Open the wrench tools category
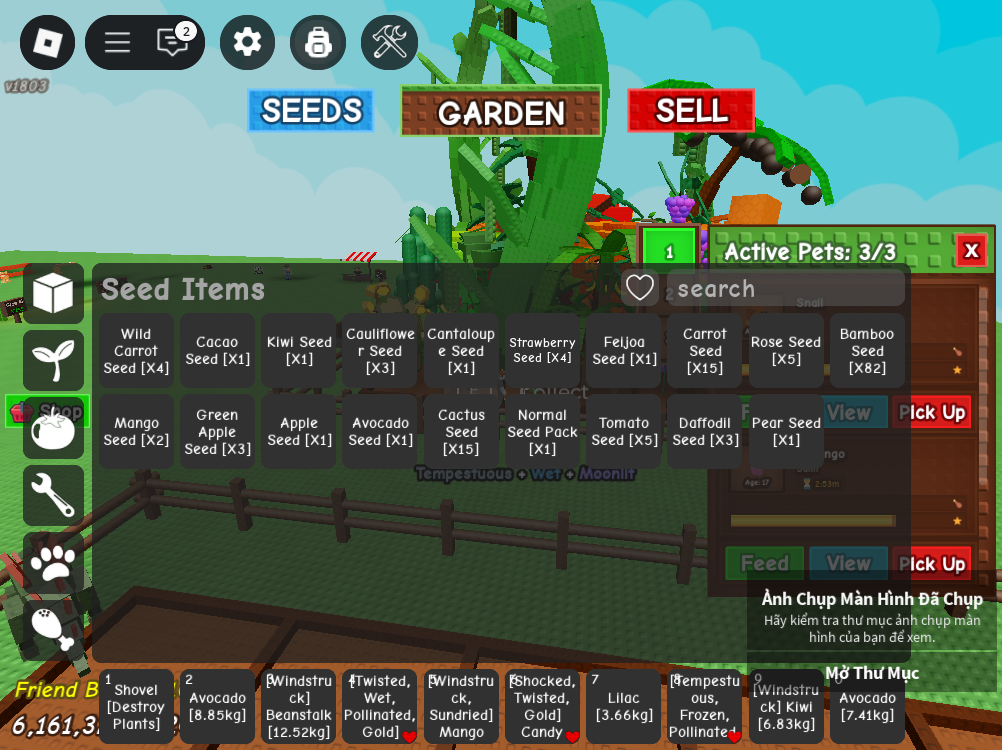 pos(53,496)
